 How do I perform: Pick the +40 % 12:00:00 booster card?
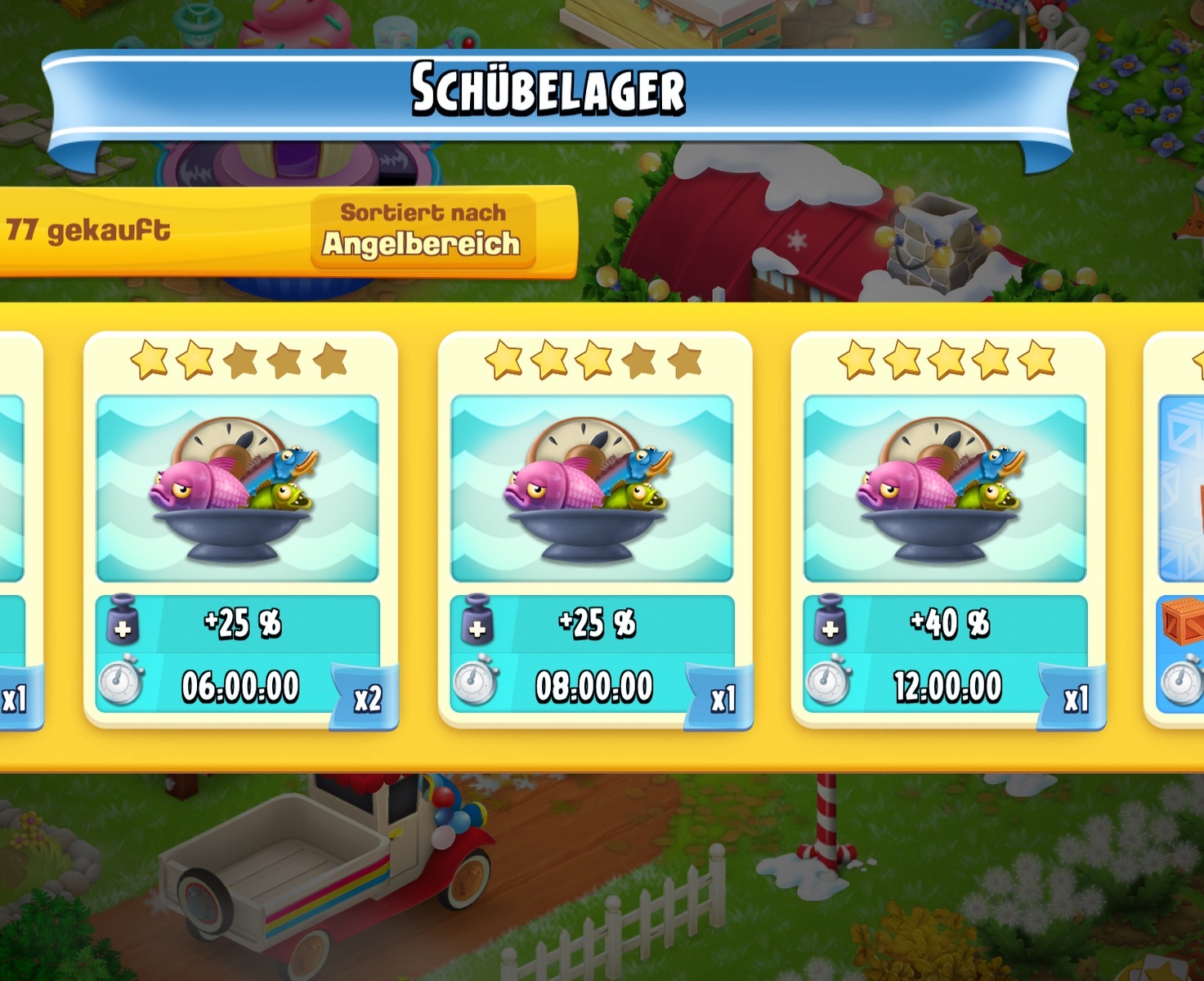[x=947, y=530]
